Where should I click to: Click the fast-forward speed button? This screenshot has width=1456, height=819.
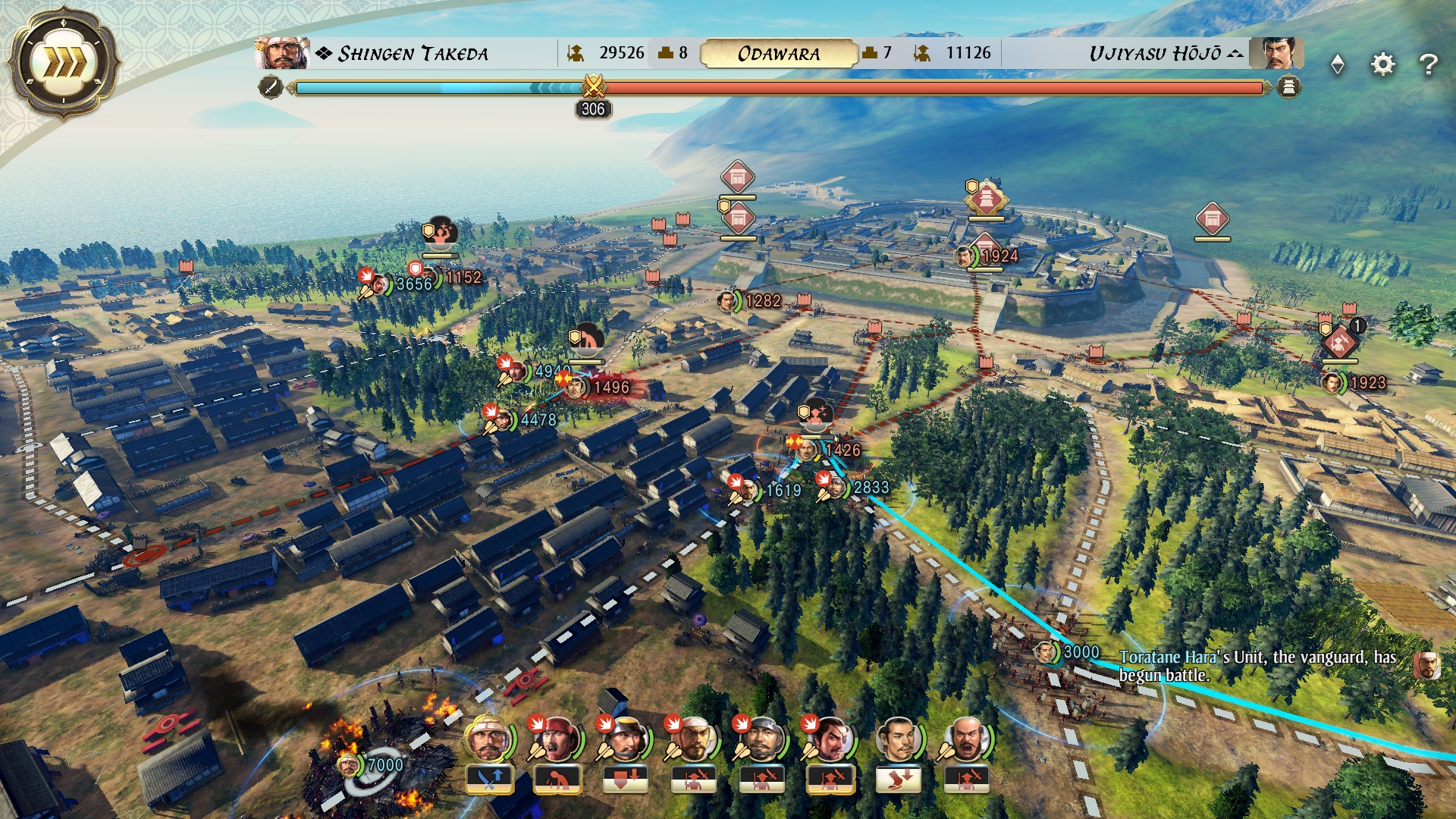(x=63, y=63)
